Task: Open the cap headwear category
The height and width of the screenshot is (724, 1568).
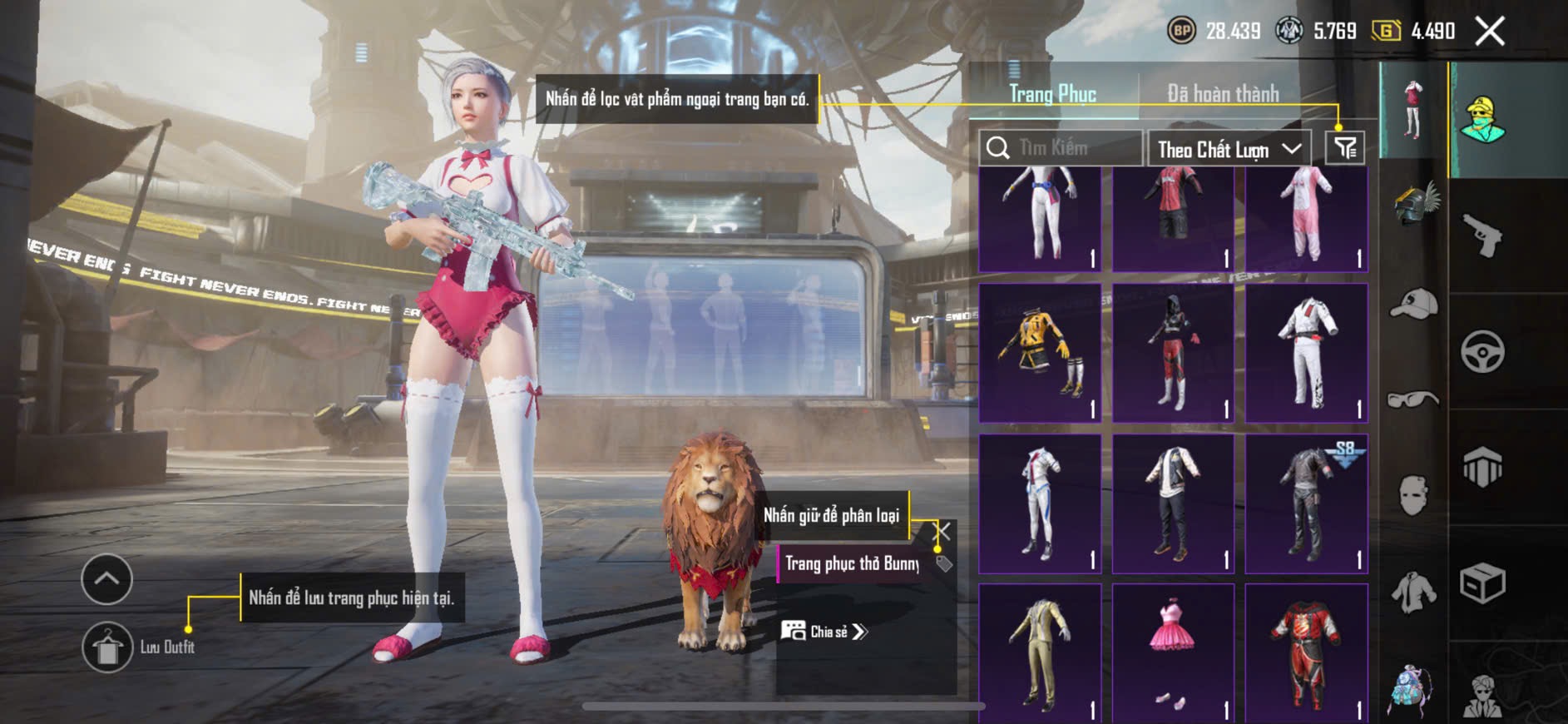Action: (1413, 305)
